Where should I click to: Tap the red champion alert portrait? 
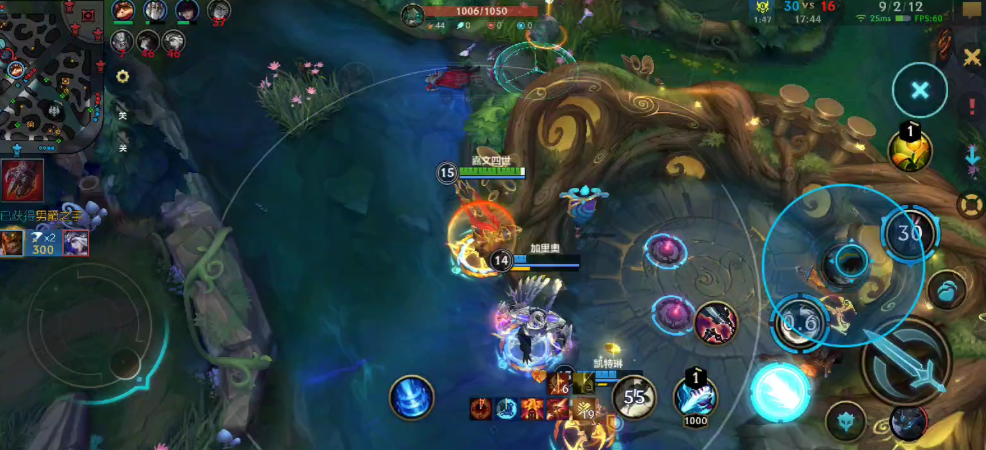[22, 179]
